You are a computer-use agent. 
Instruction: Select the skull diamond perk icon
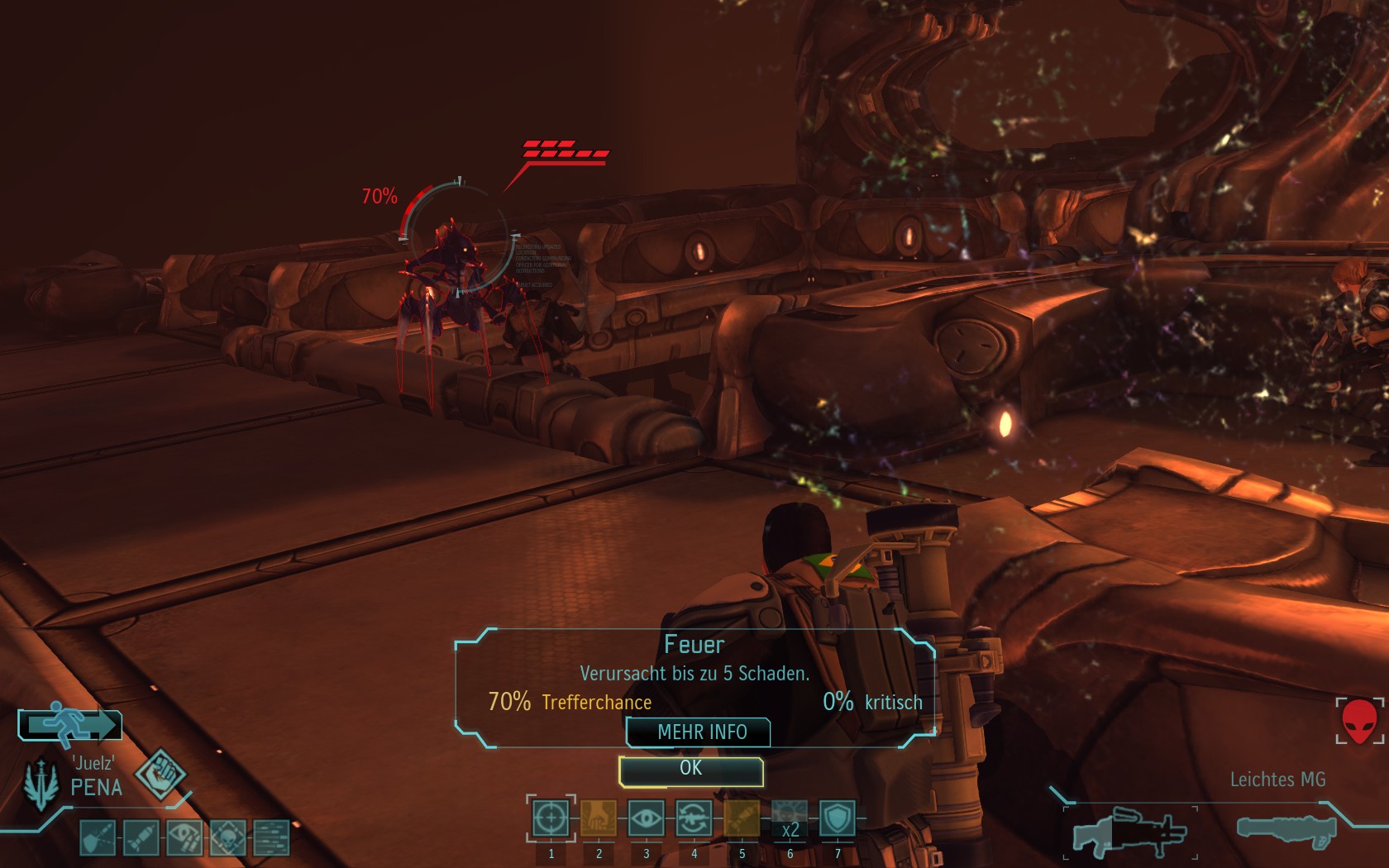[x=227, y=838]
